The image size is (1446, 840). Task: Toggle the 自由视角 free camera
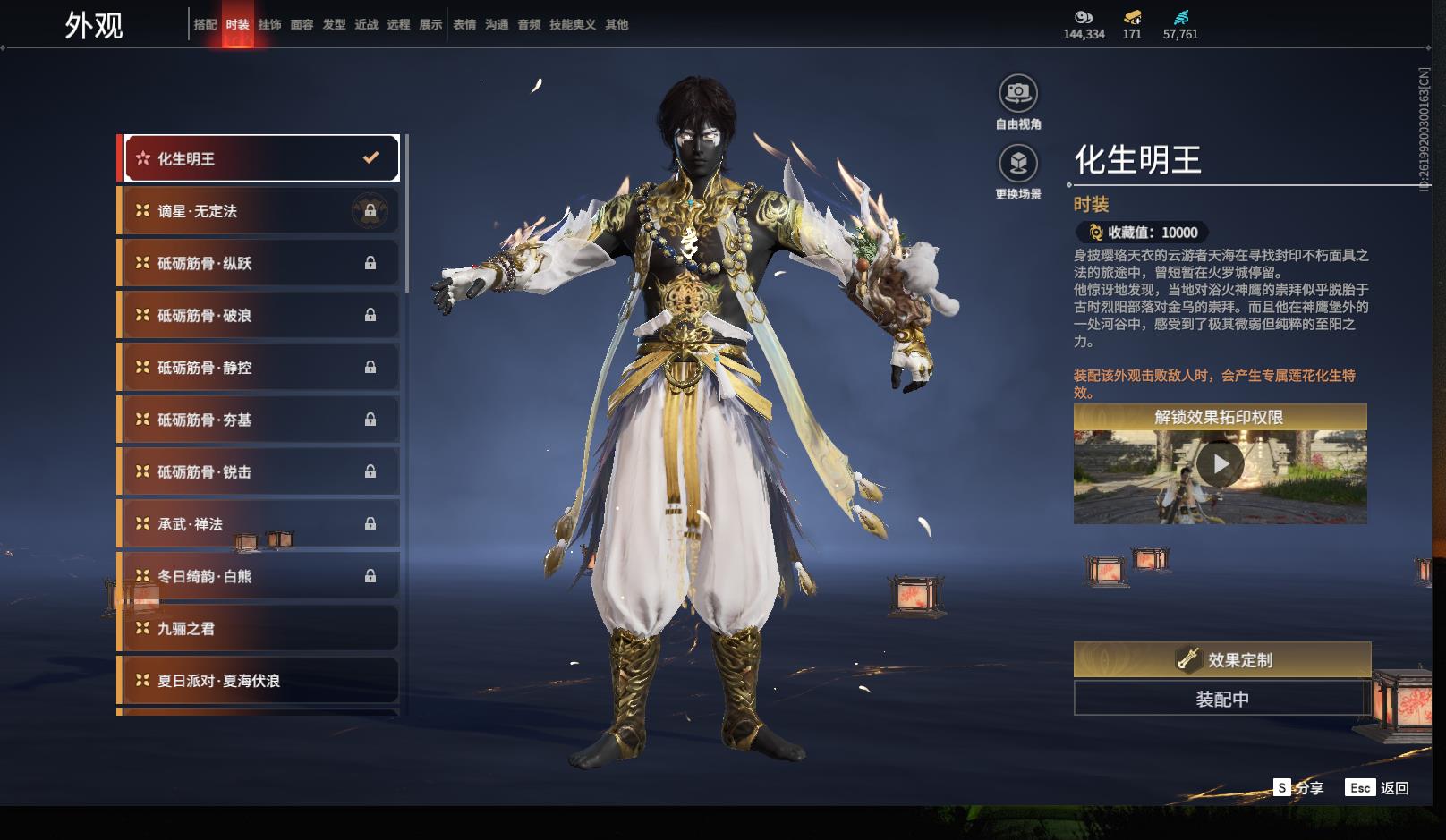click(x=1018, y=93)
